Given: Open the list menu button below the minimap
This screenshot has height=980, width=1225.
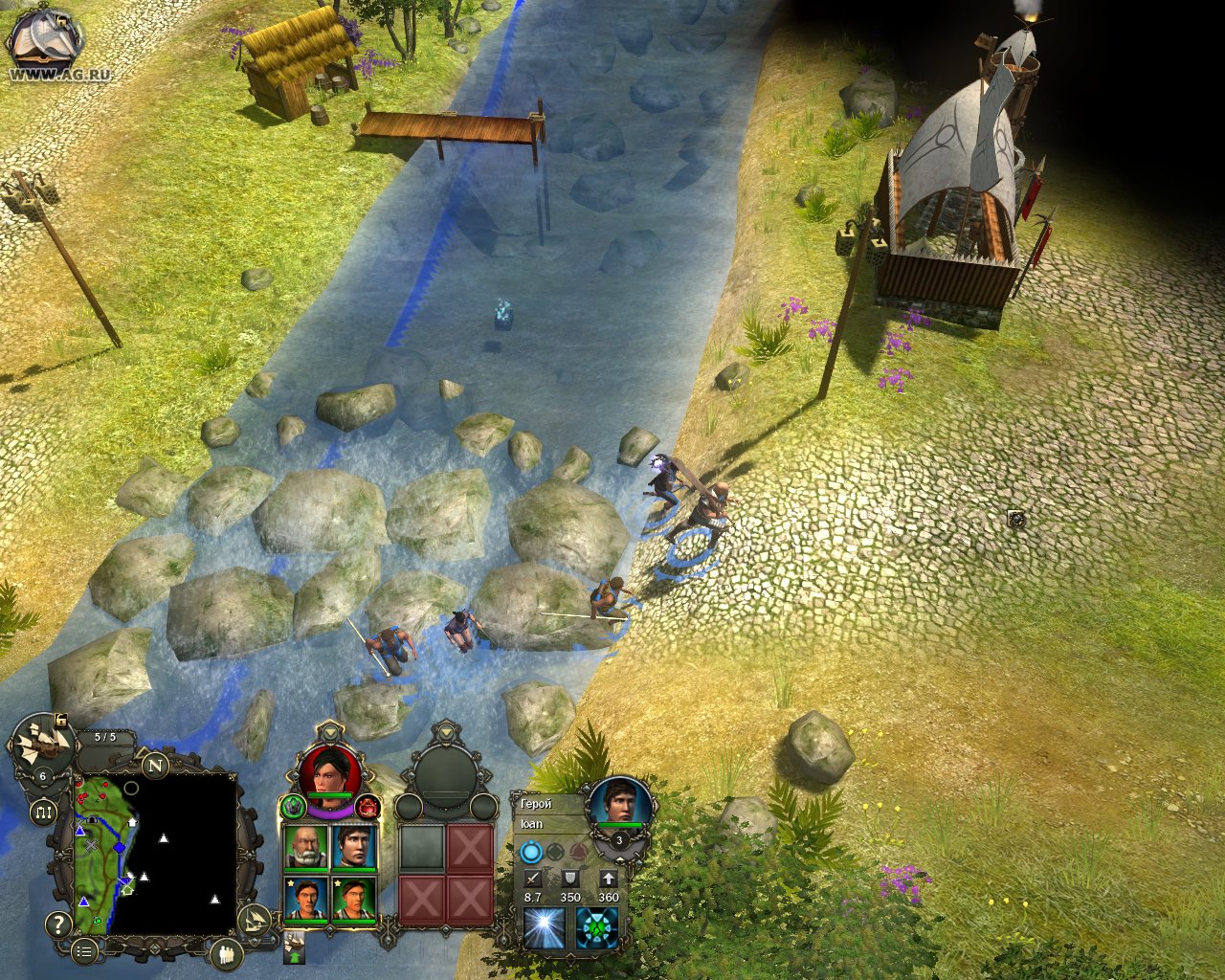Looking at the screenshot, I should 85,950.
